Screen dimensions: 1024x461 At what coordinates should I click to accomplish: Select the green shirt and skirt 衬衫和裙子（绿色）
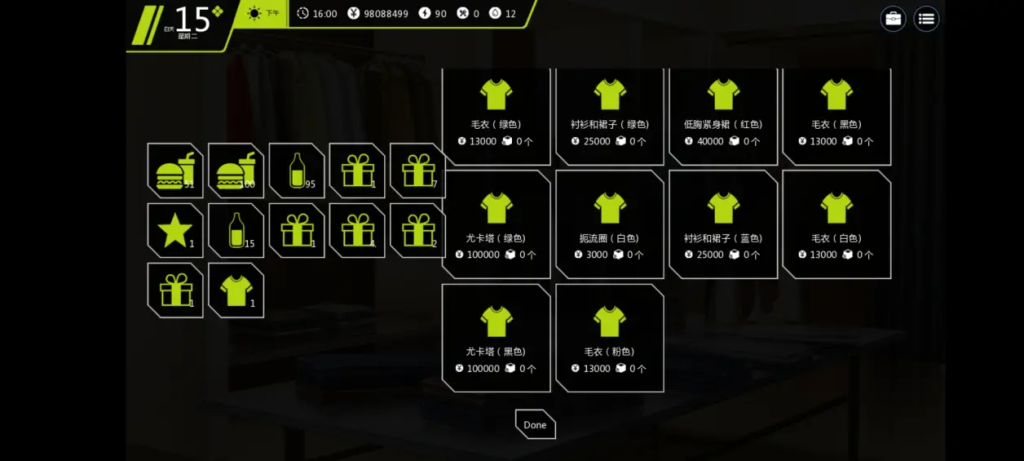(609, 112)
